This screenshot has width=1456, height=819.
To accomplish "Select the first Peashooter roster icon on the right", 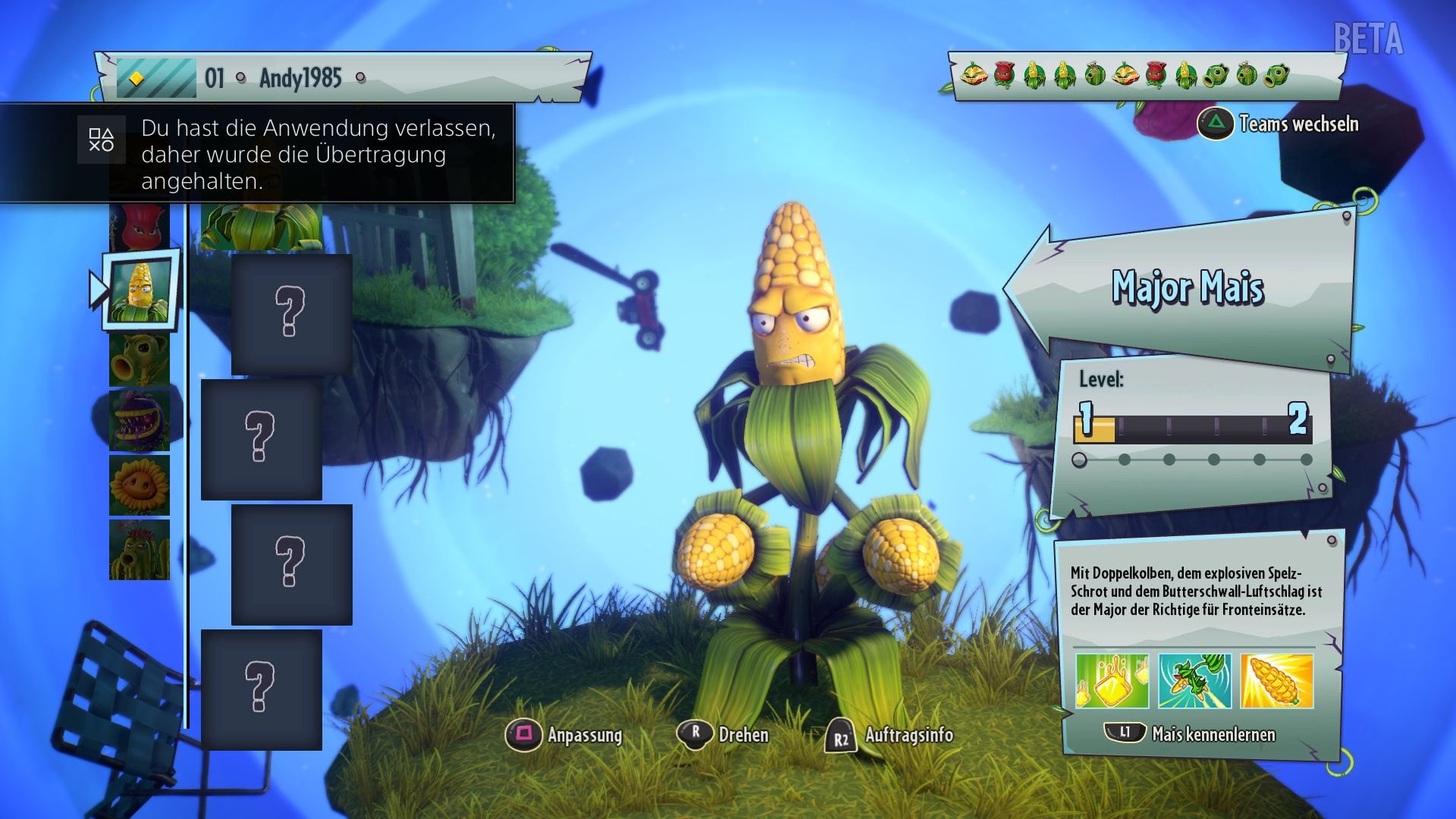I will [1216, 76].
